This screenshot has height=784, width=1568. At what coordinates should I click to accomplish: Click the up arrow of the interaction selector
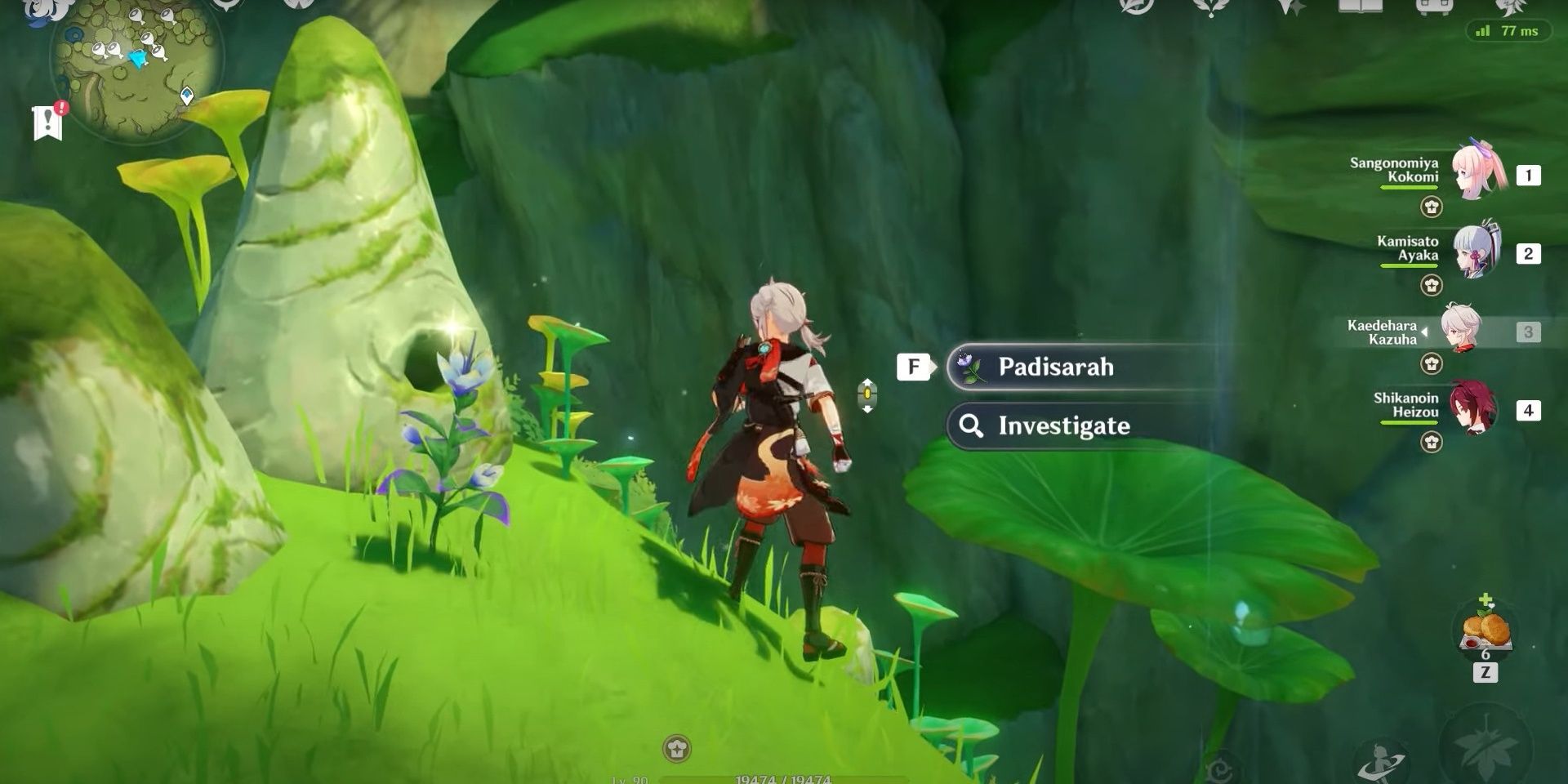(x=867, y=382)
